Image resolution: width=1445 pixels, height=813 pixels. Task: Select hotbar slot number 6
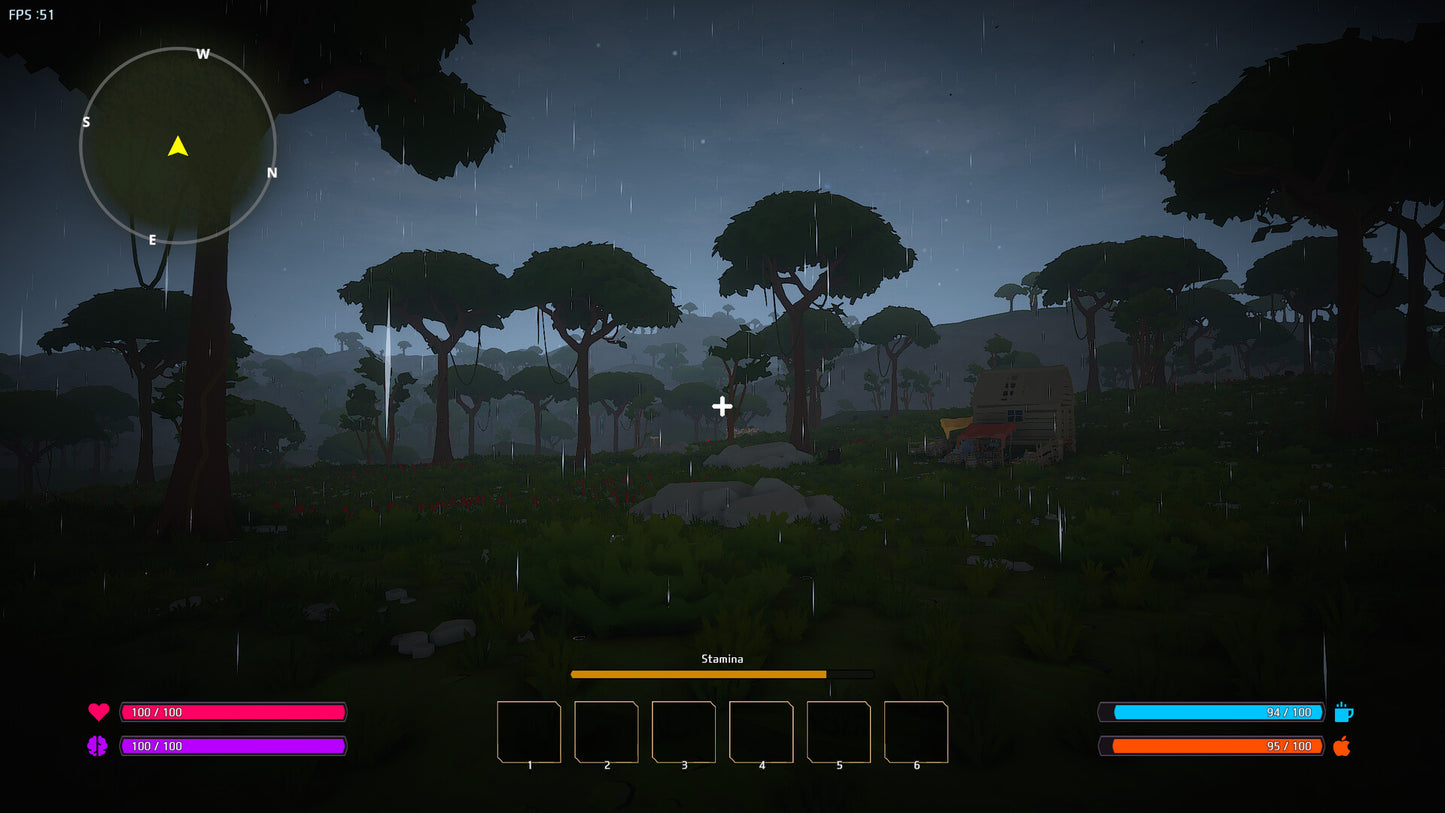pyautogui.click(x=916, y=732)
